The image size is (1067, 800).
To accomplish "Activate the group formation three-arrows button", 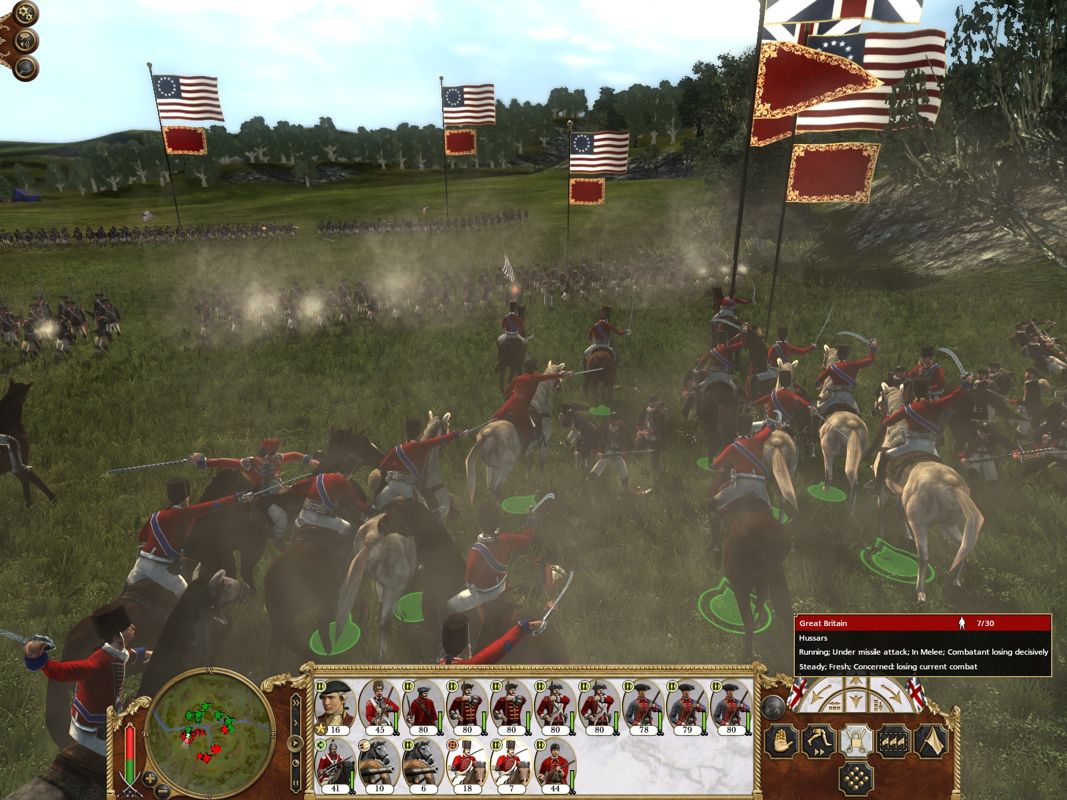I will (x=893, y=741).
